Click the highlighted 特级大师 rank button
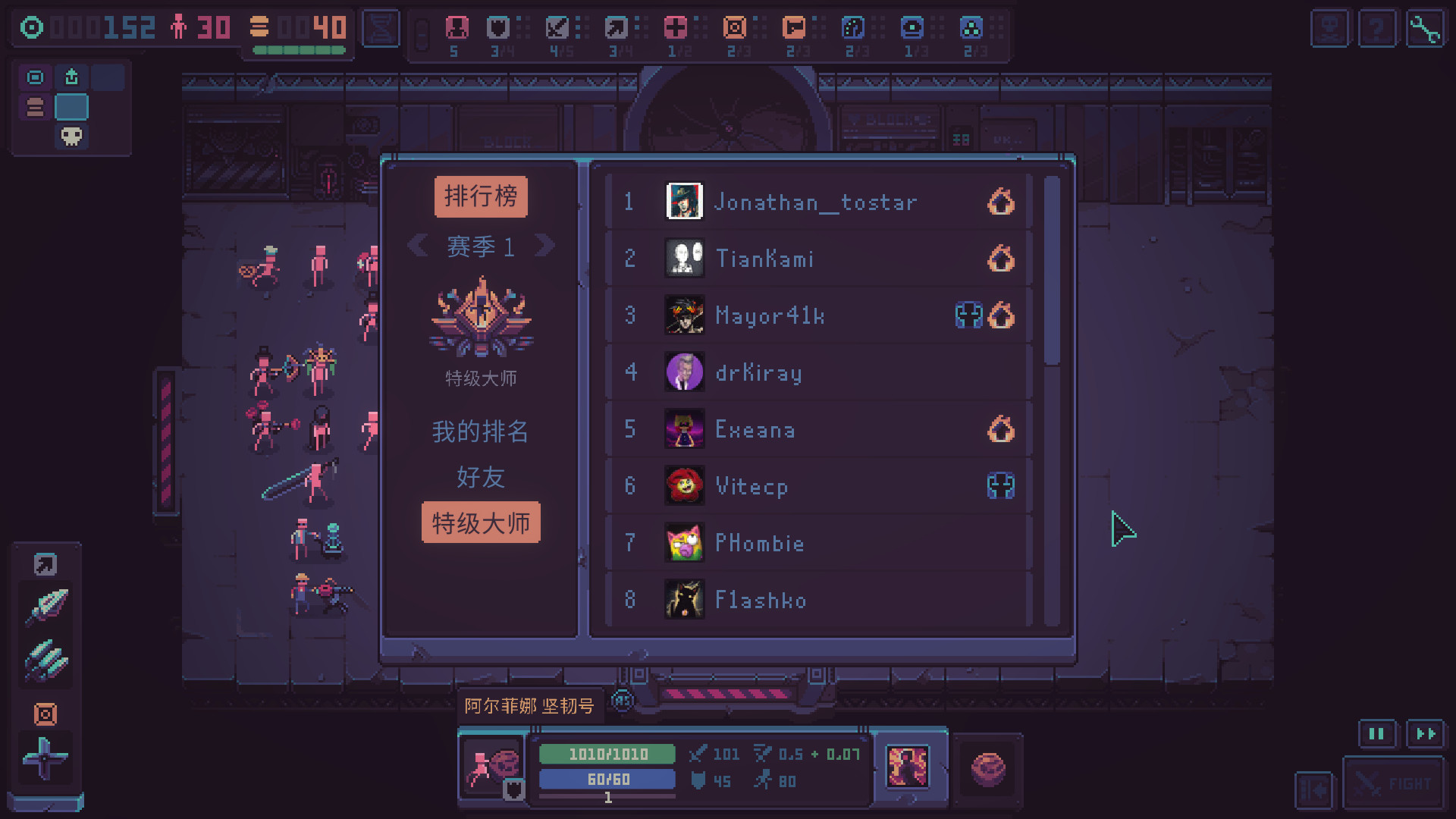 (x=480, y=522)
